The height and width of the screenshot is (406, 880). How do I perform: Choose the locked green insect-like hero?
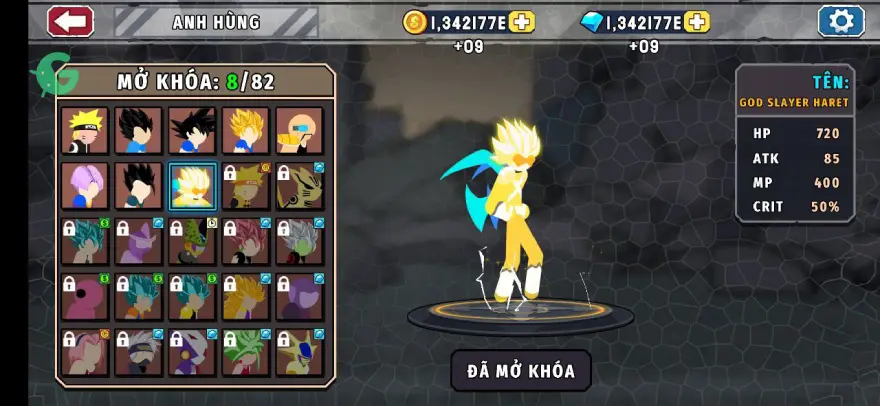click(x=193, y=242)
